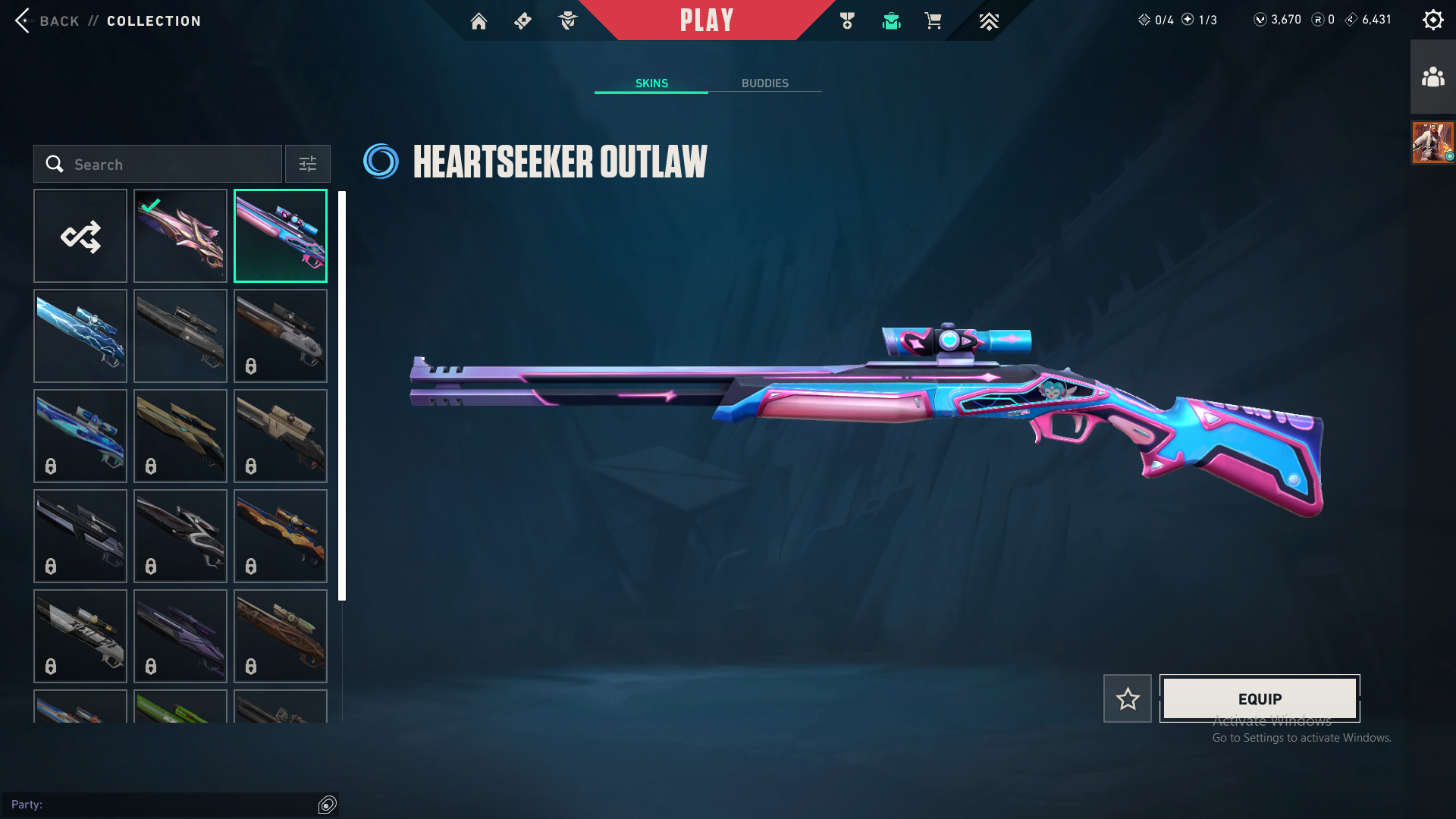The image size is (1456, 819).
Task: Click the big red PLAY button
Action: [706, 20]
